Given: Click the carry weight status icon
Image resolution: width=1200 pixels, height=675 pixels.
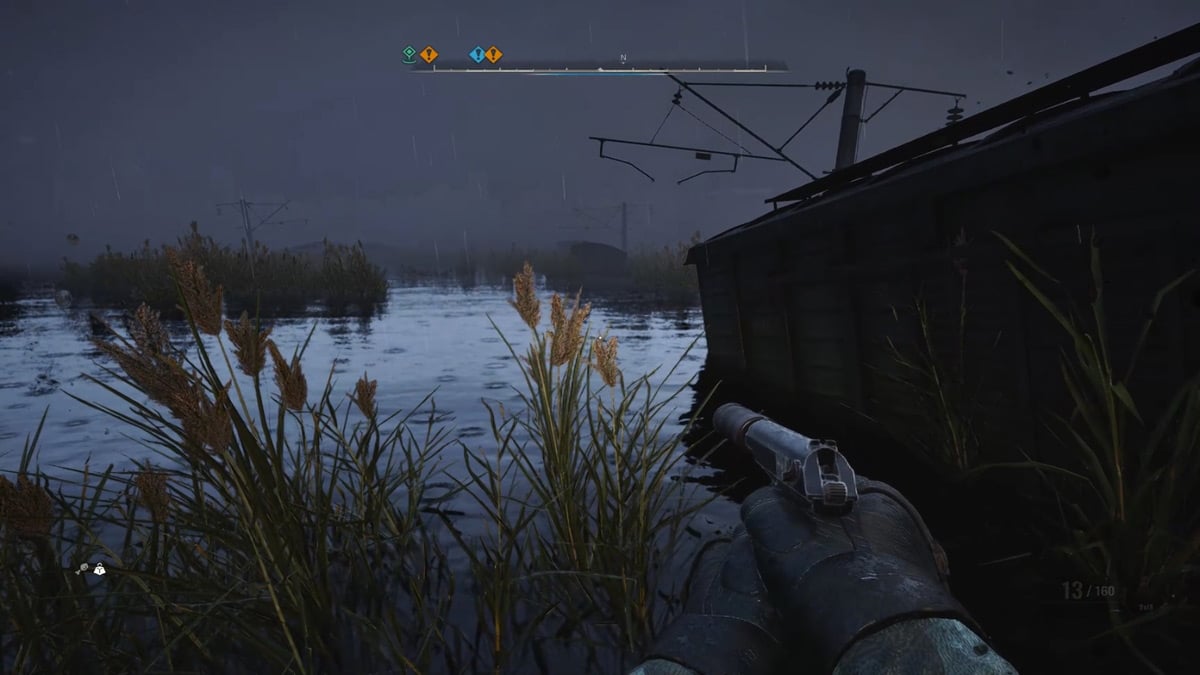Looking at the screenshot, I should pos(98,569).
